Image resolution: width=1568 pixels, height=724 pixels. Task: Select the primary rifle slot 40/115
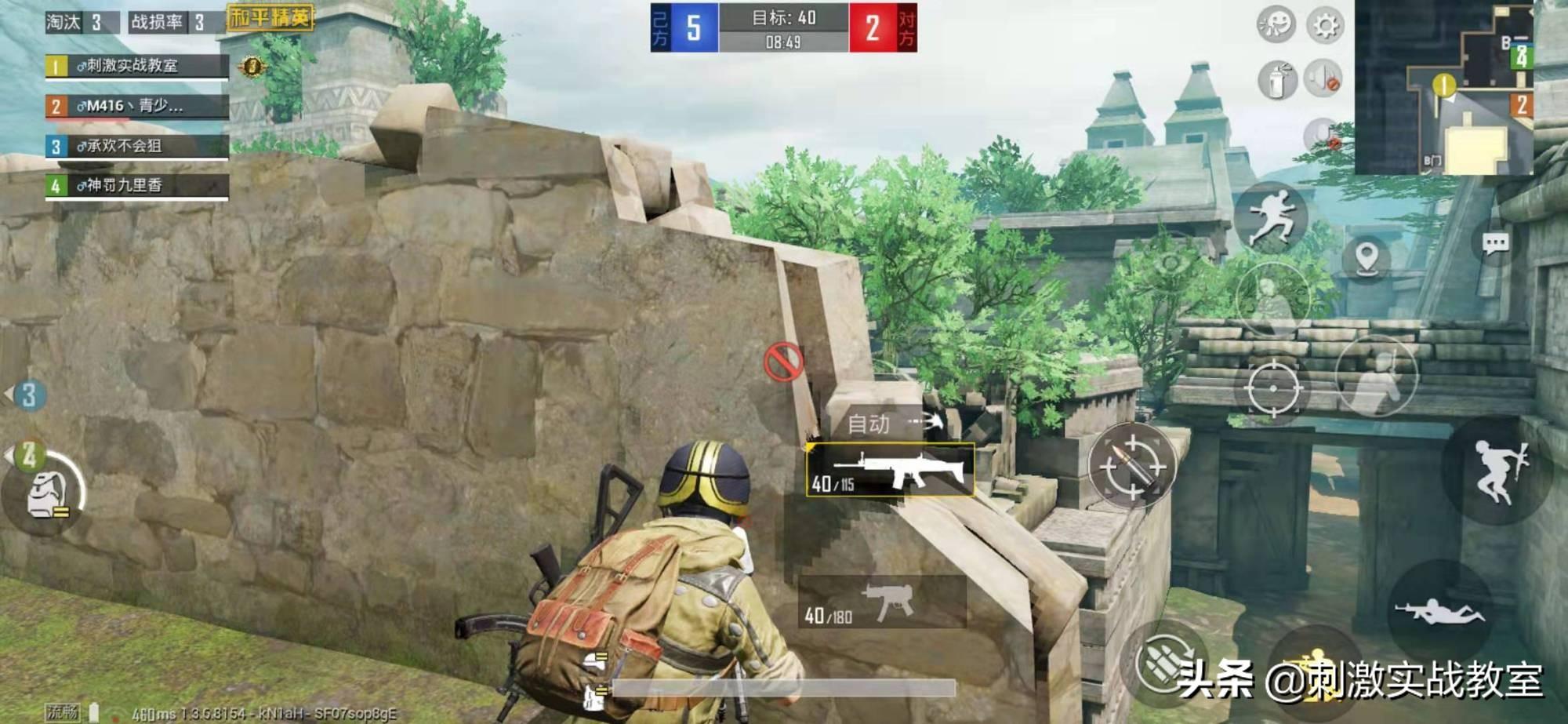890,470
